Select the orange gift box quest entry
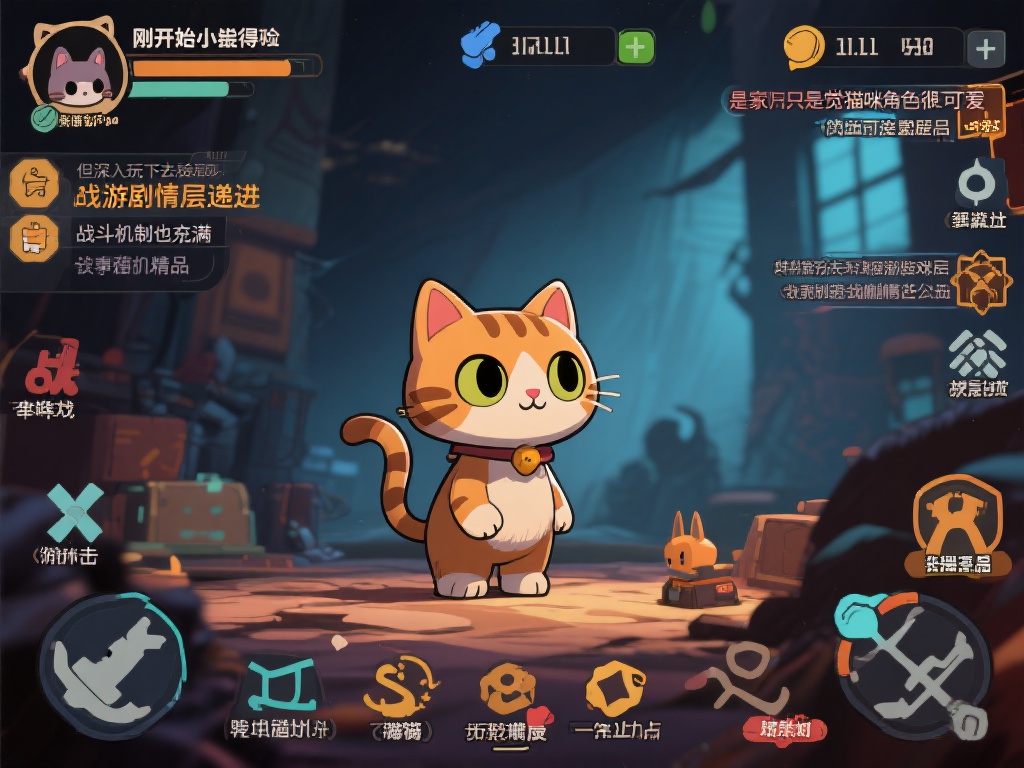This screenshot has height=768, width=1024. [x=33, y=238]
